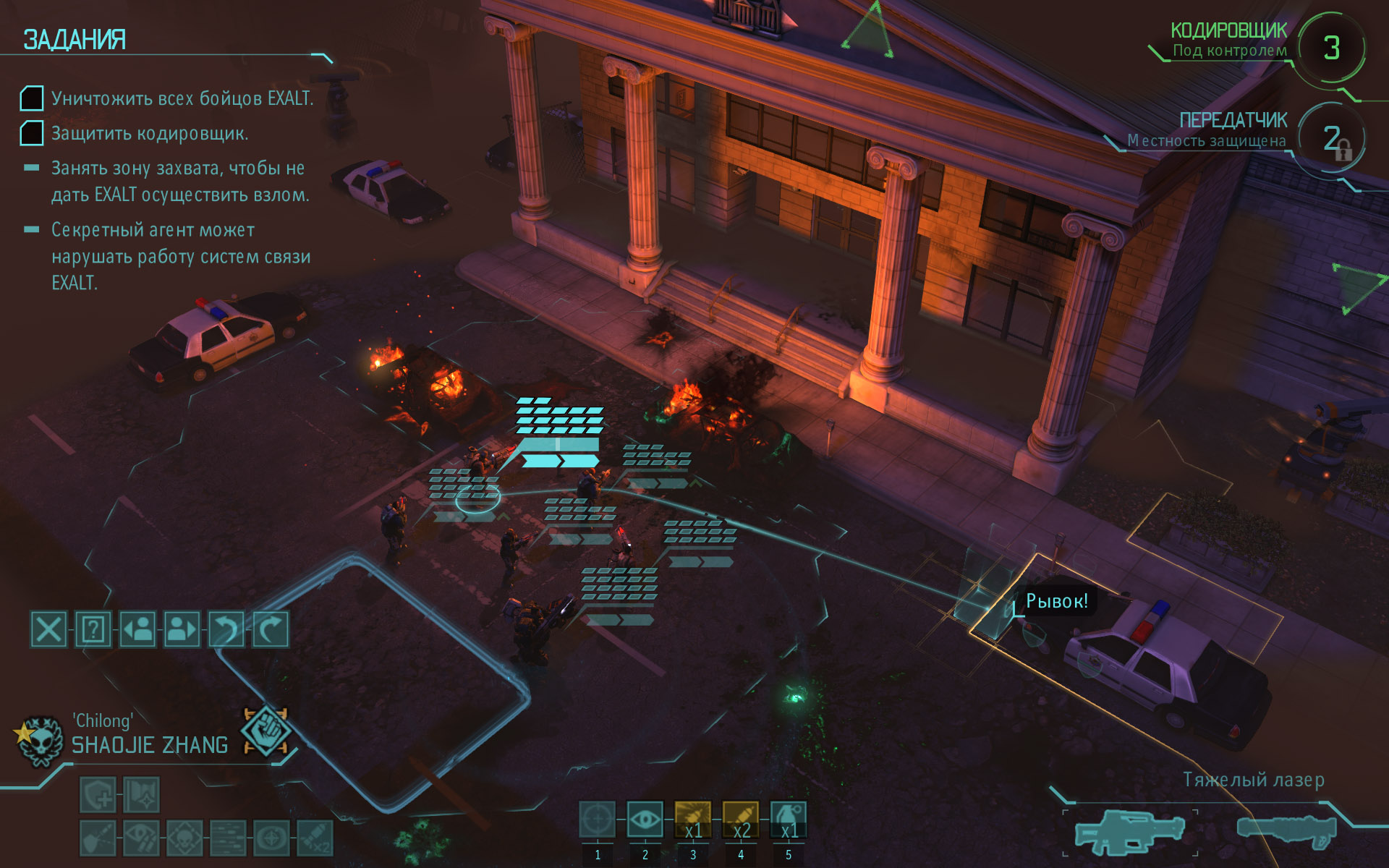Throw a grenade from slot 5
The width and height of the screenshot is (1389, 868).
788,821
